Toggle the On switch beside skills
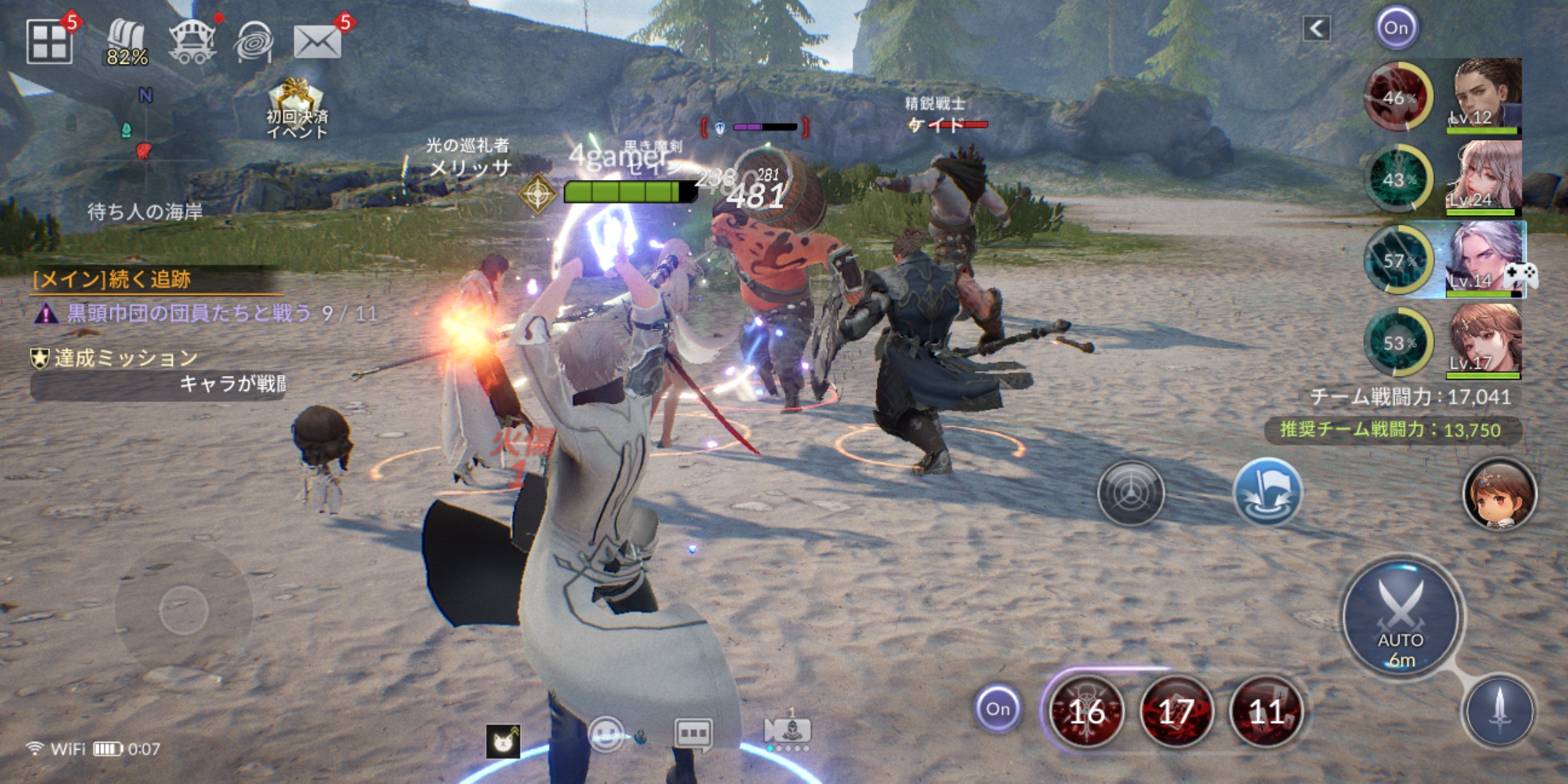Image resolution: width=1568 pixels, height=784 pixels. click(x=997, y=709)
